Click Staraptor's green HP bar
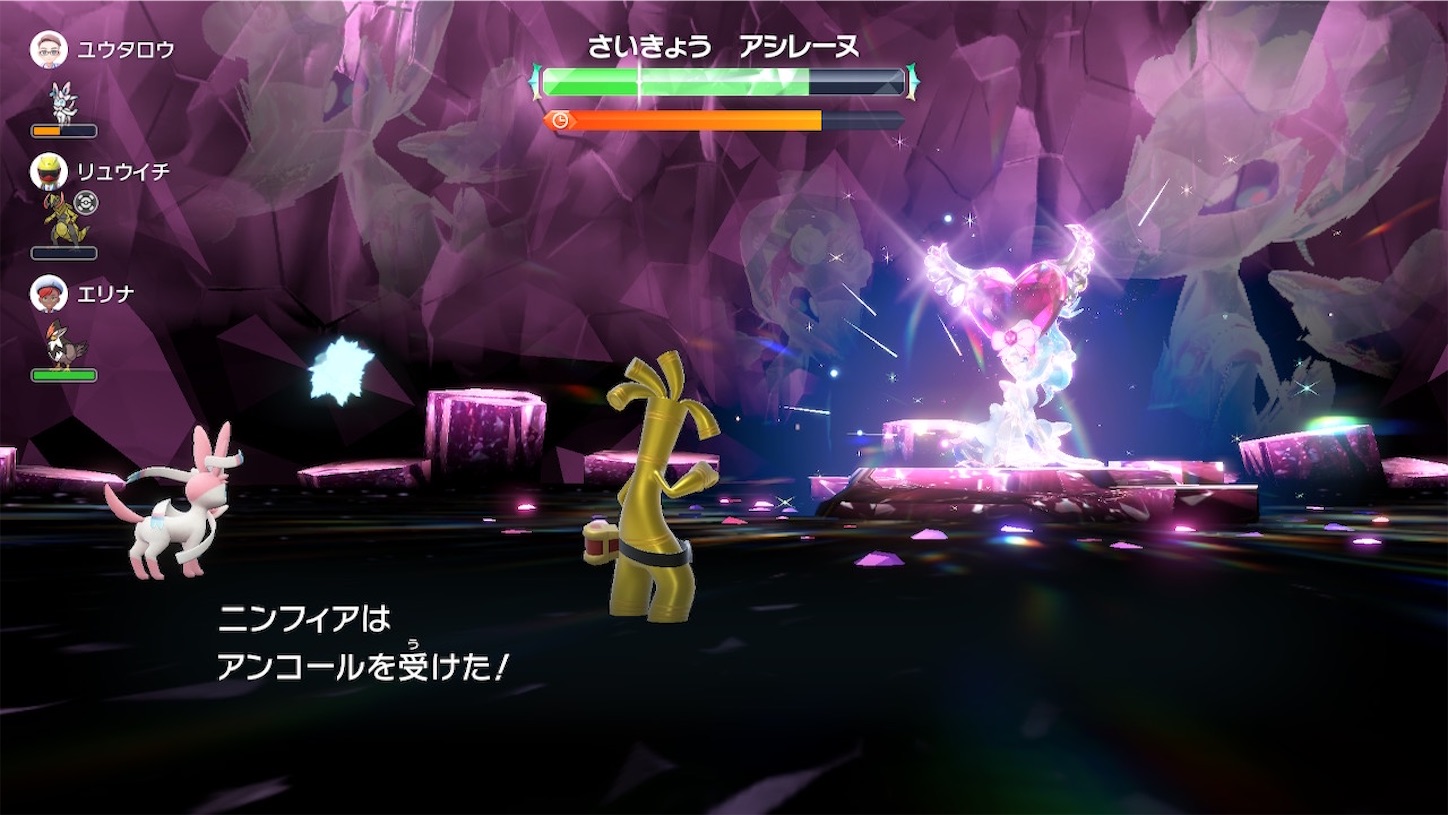This screenshot has width=1448, height=815. 63,374
